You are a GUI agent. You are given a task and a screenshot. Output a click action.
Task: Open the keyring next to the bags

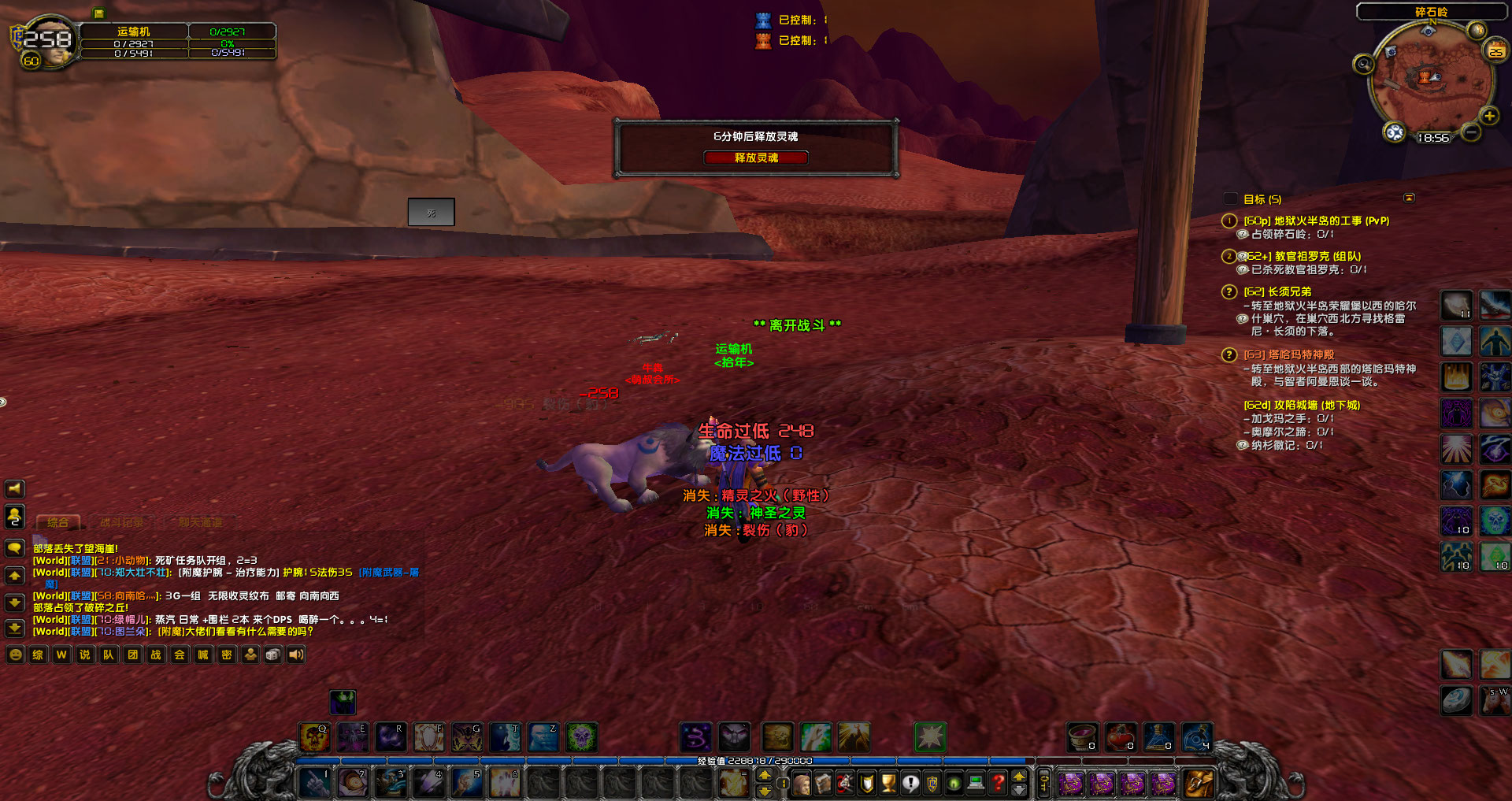coord(1044,784)
